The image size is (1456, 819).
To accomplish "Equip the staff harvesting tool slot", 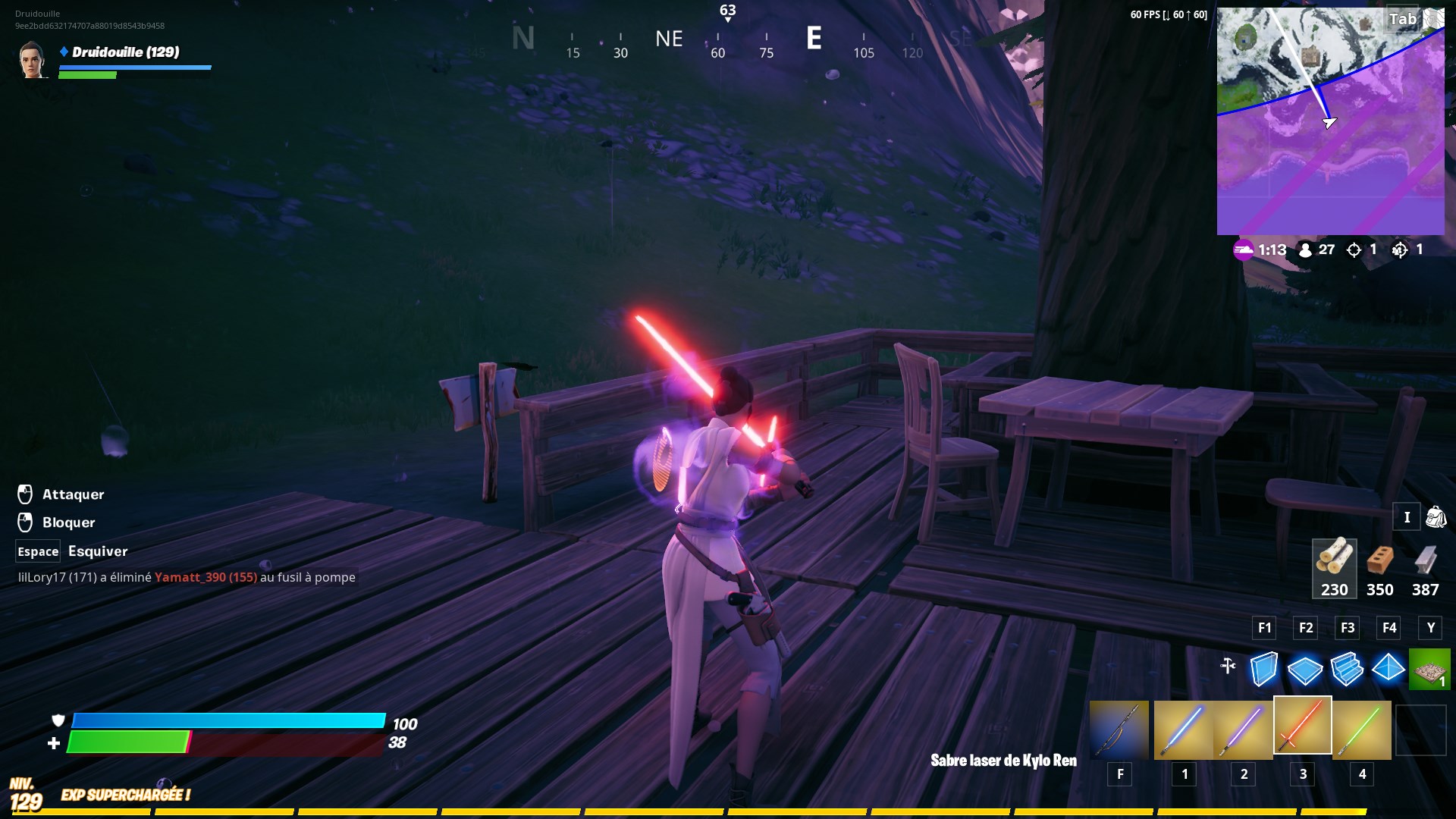I will (x=1119, y=730).
